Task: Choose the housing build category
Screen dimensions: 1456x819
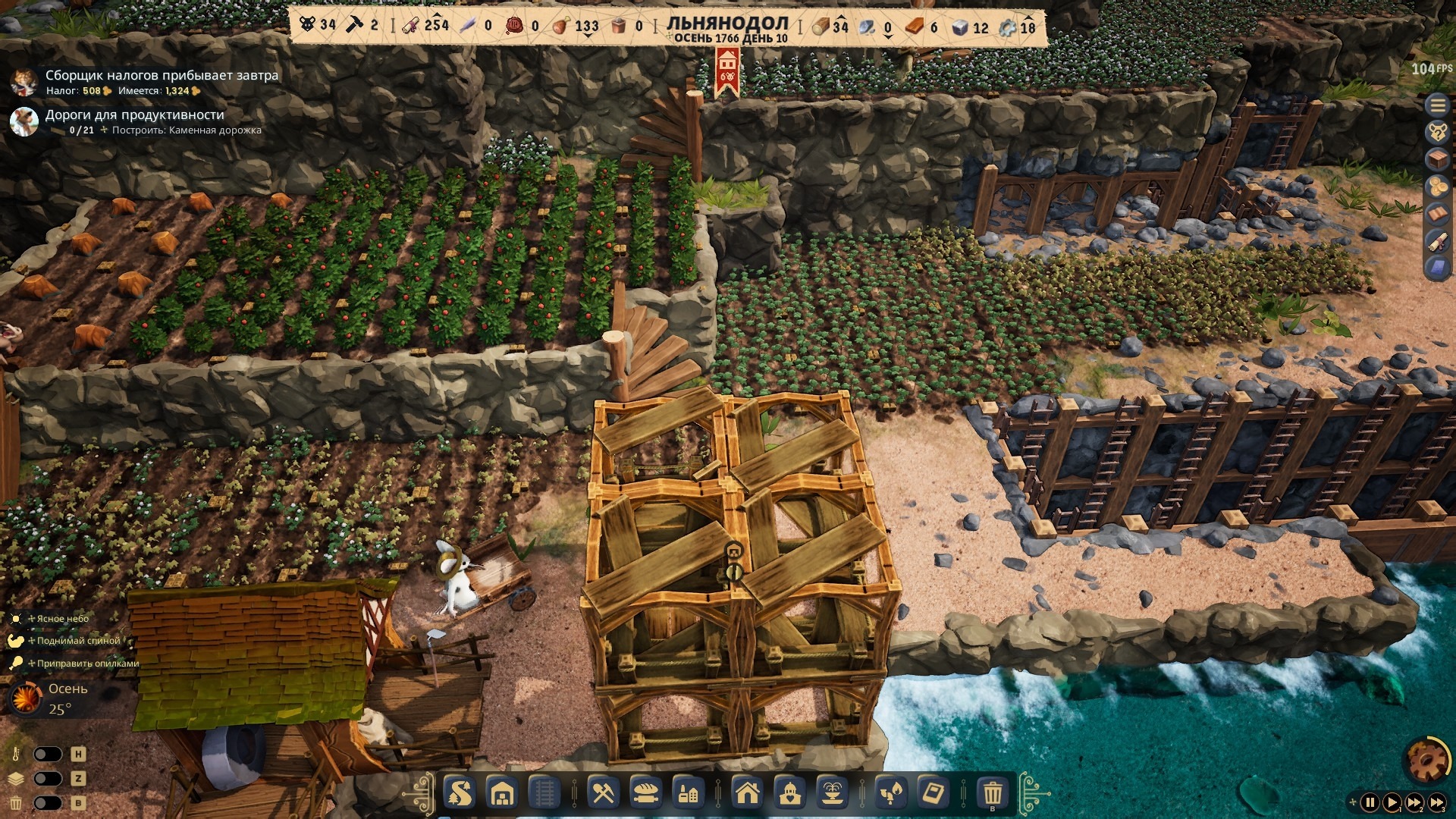Action: 748,794
